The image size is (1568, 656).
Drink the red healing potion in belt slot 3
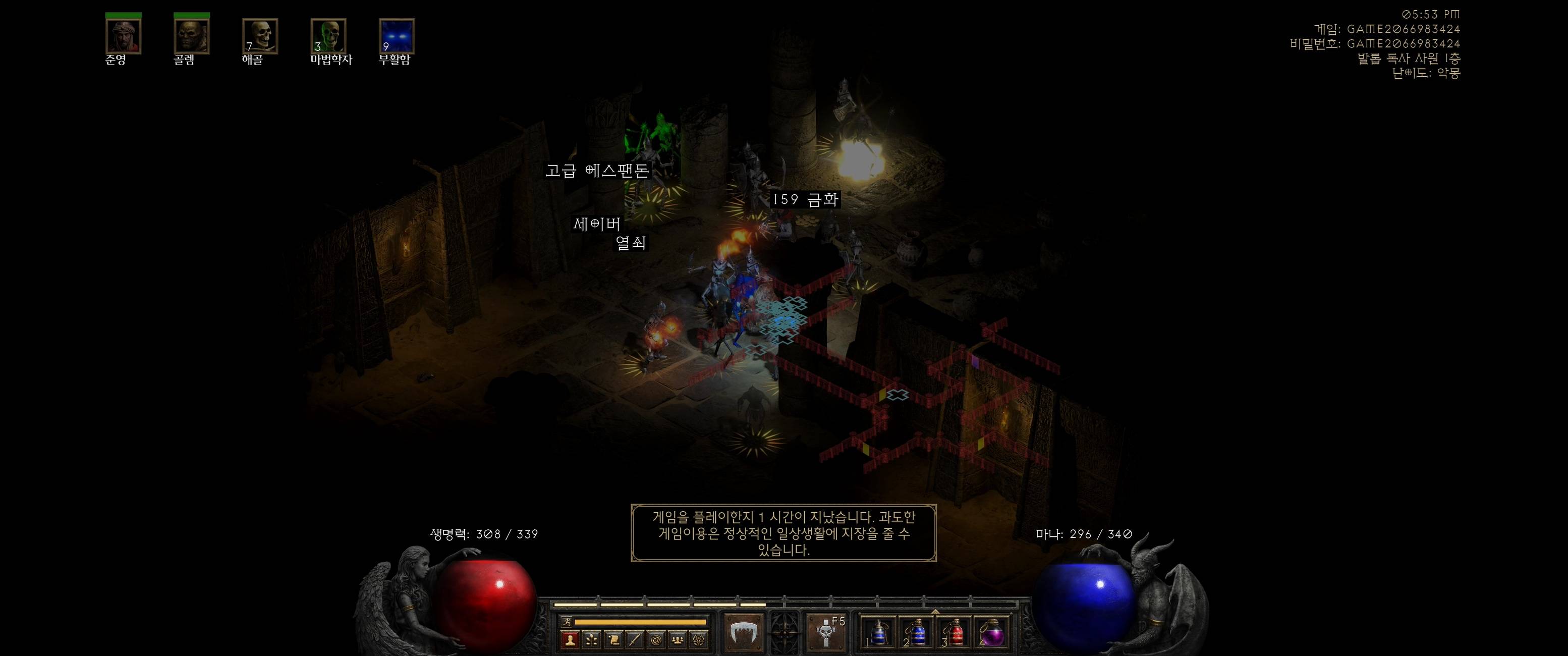955,633
